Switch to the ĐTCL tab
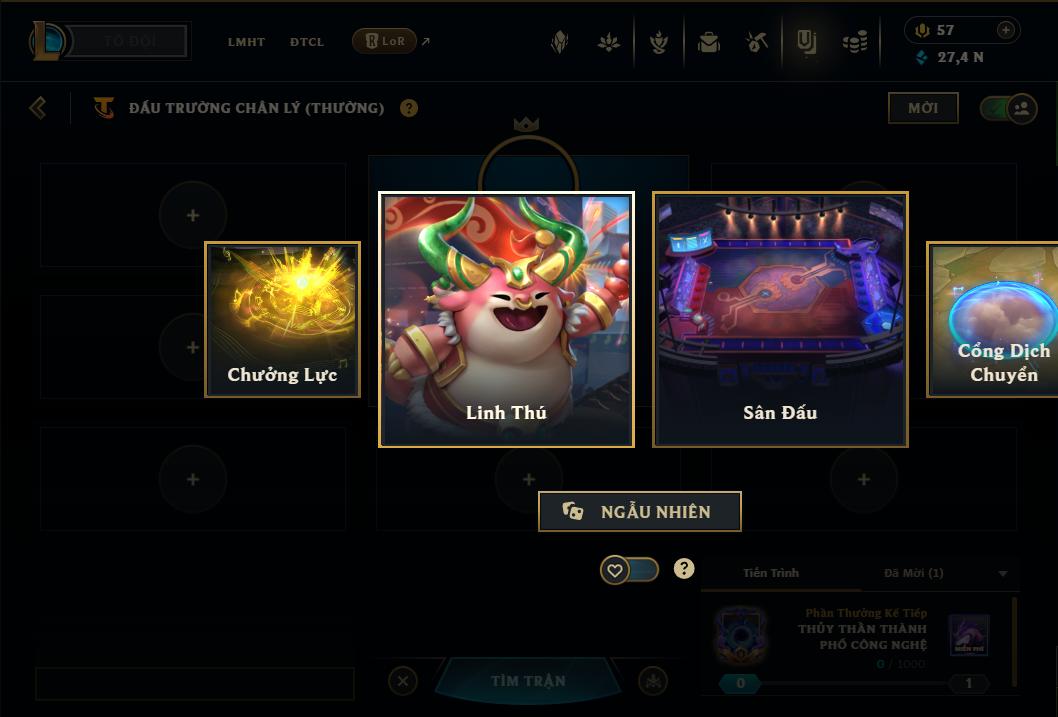The height and width of the screenshot is (717, 1058). click(307, 42)
